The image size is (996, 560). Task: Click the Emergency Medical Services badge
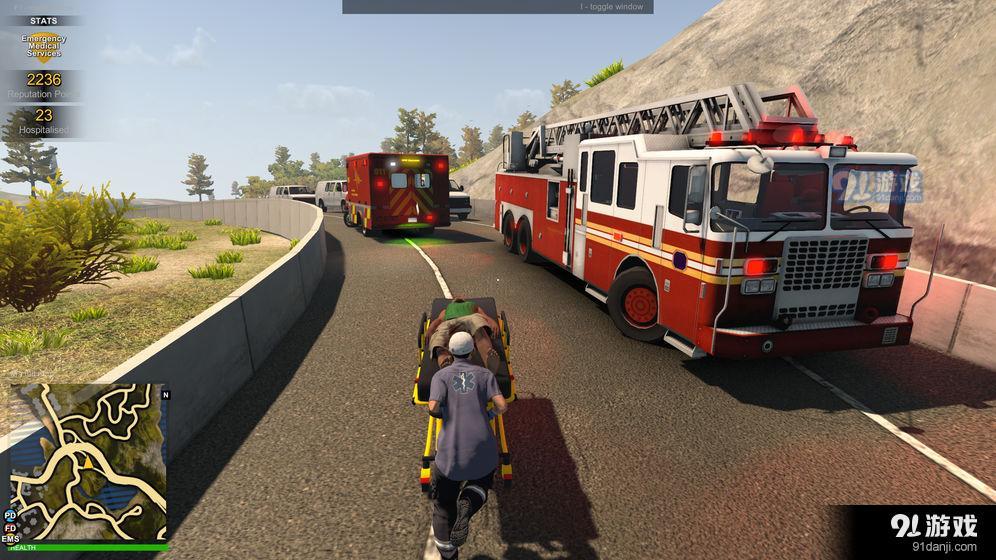[43, 45]
